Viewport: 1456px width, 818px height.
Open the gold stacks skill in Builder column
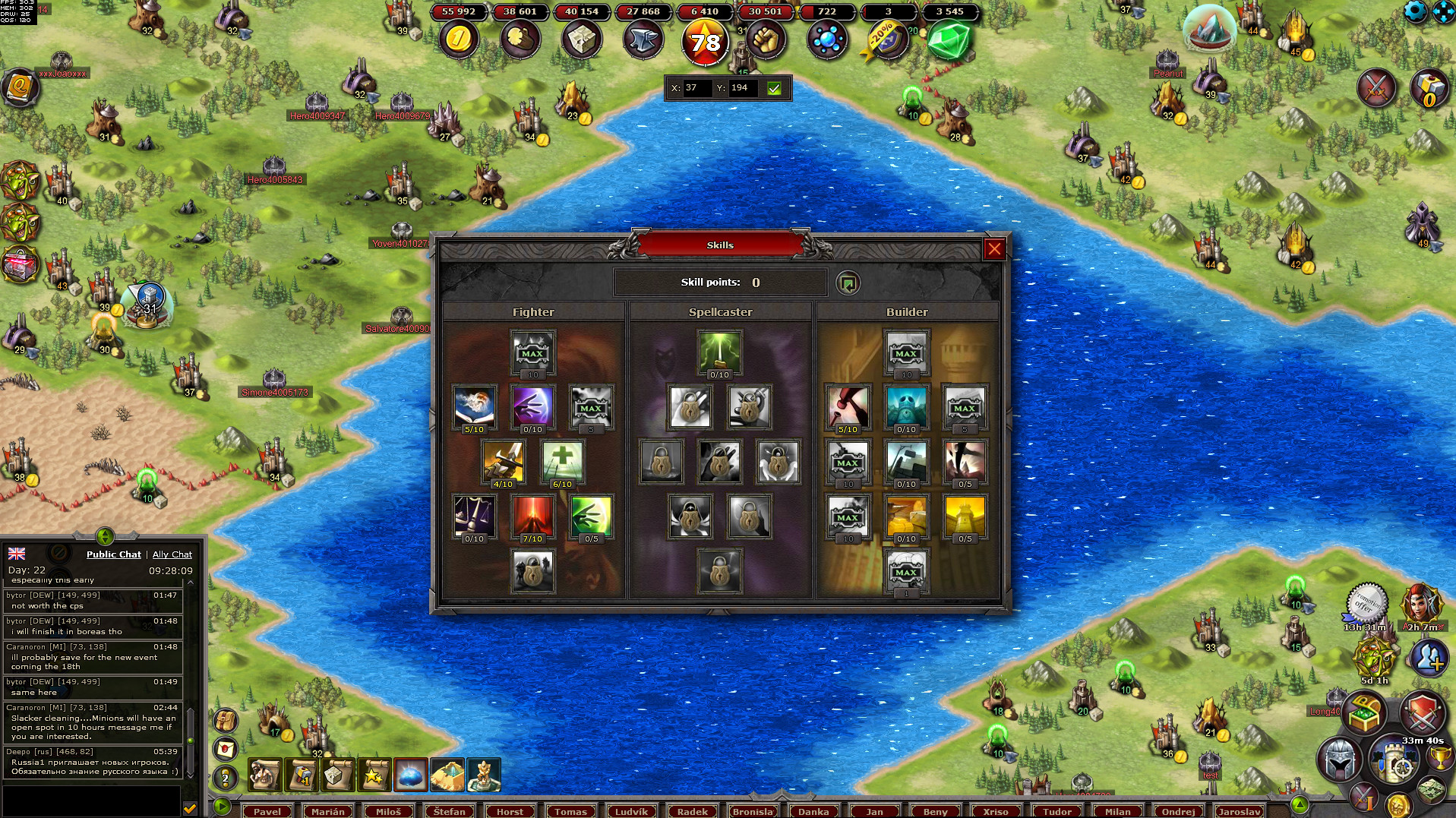(906, 516)
